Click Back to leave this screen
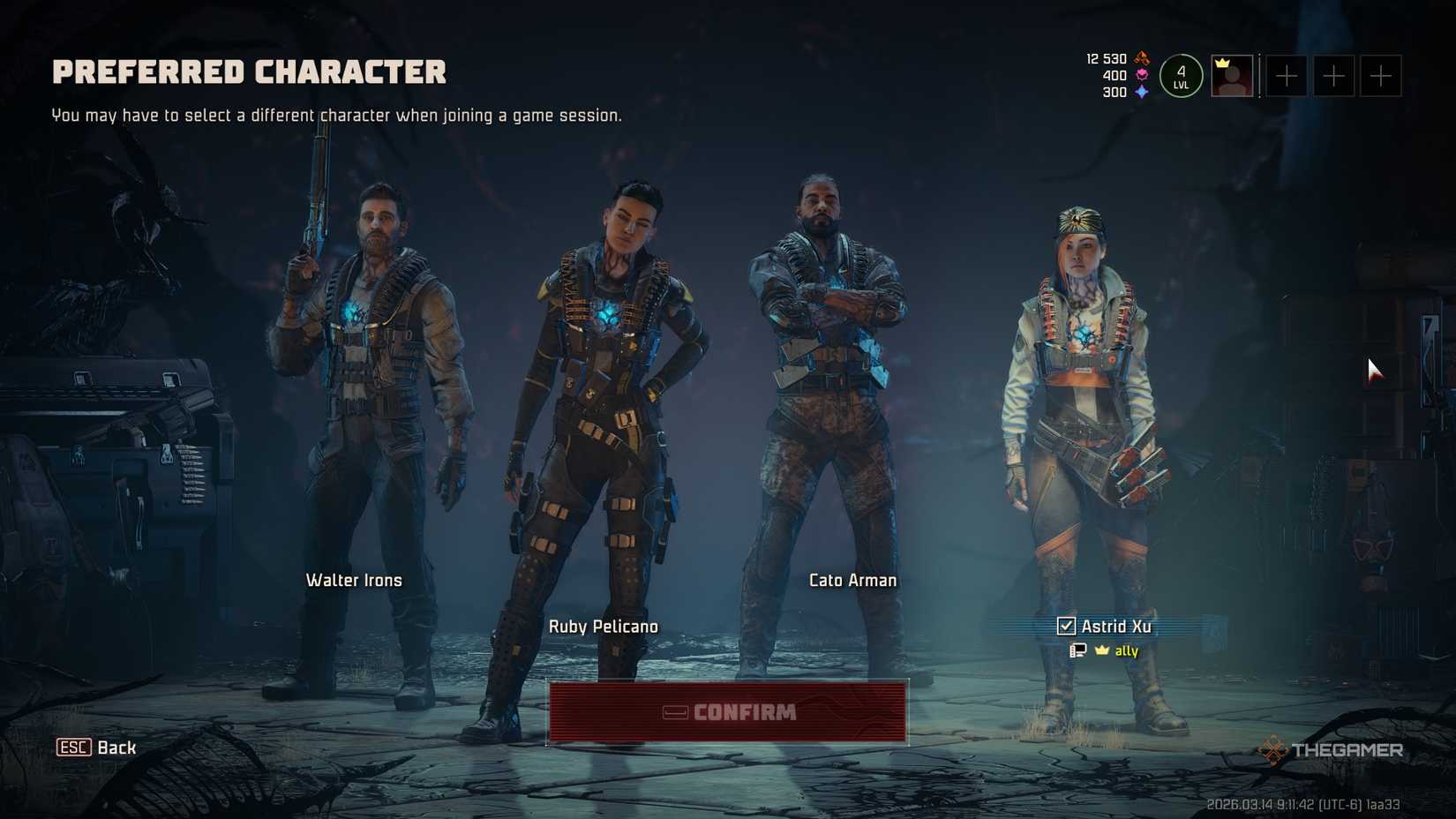Viewport: 1456px width, 819px height. coord(116,748)
